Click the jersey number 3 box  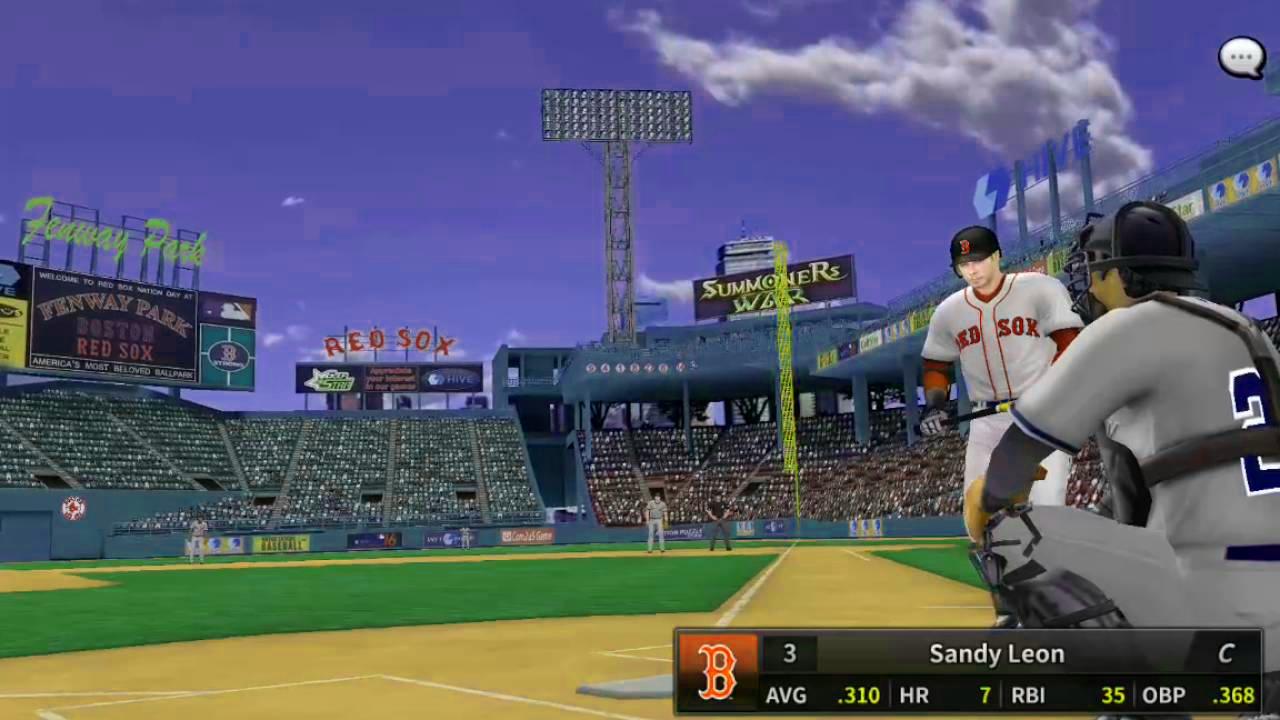pos(790,653)
